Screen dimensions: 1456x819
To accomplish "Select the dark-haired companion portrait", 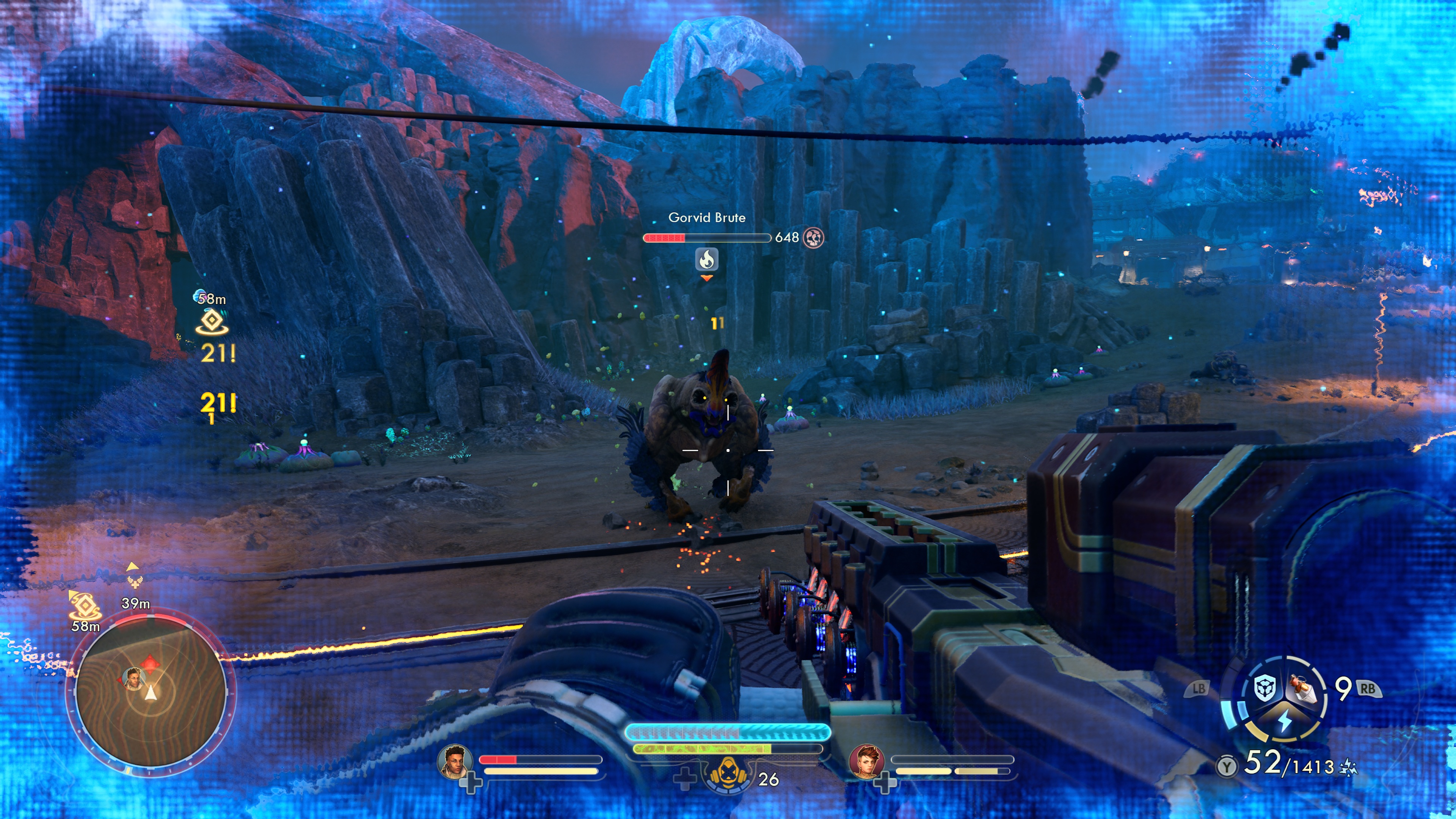I will click(455, 761).
